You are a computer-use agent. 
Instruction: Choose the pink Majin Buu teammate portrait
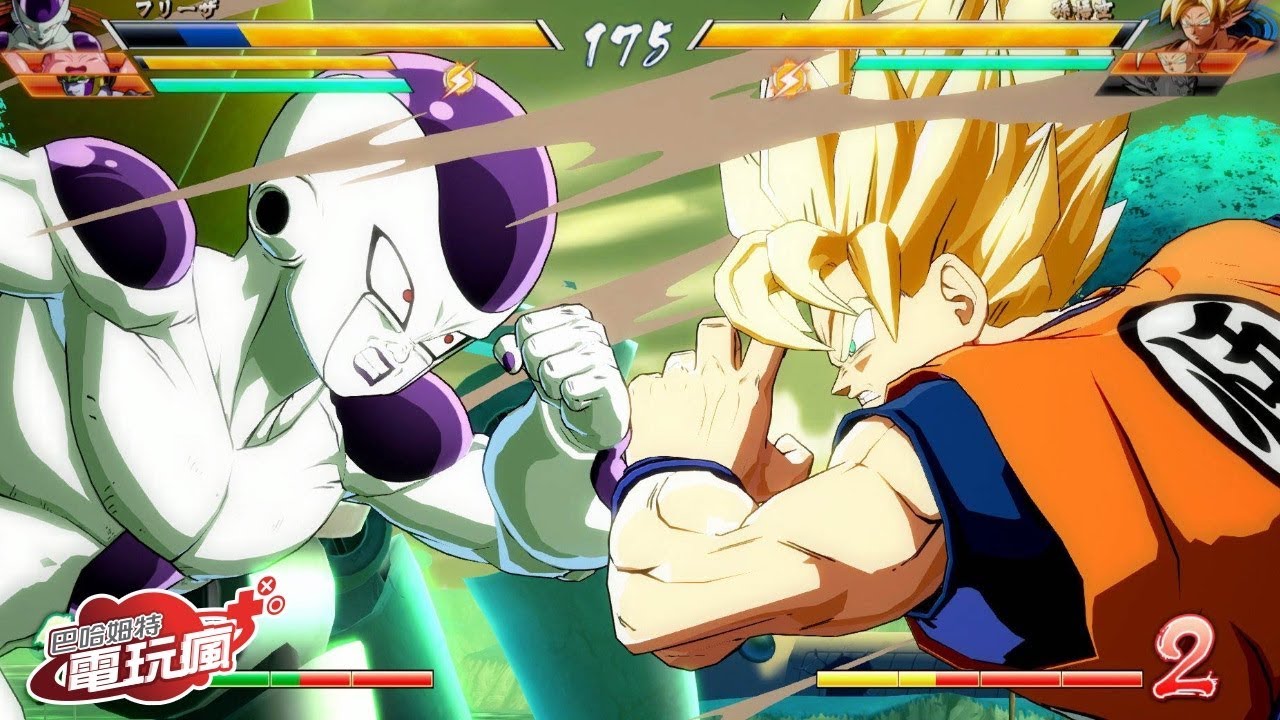coord(68,61)
